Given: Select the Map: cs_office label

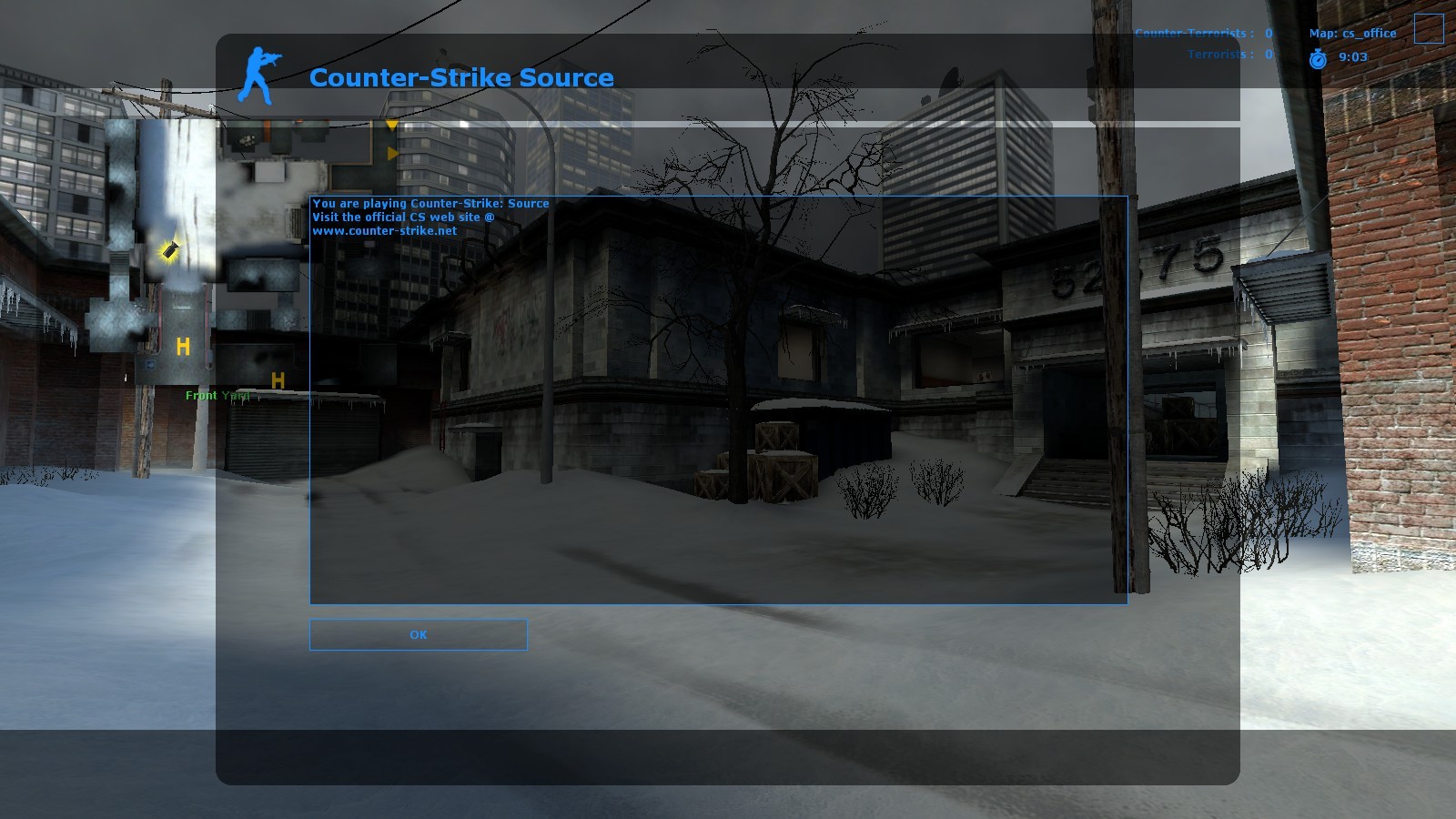Looking at the screenshot, I should tap(1351, 33).
